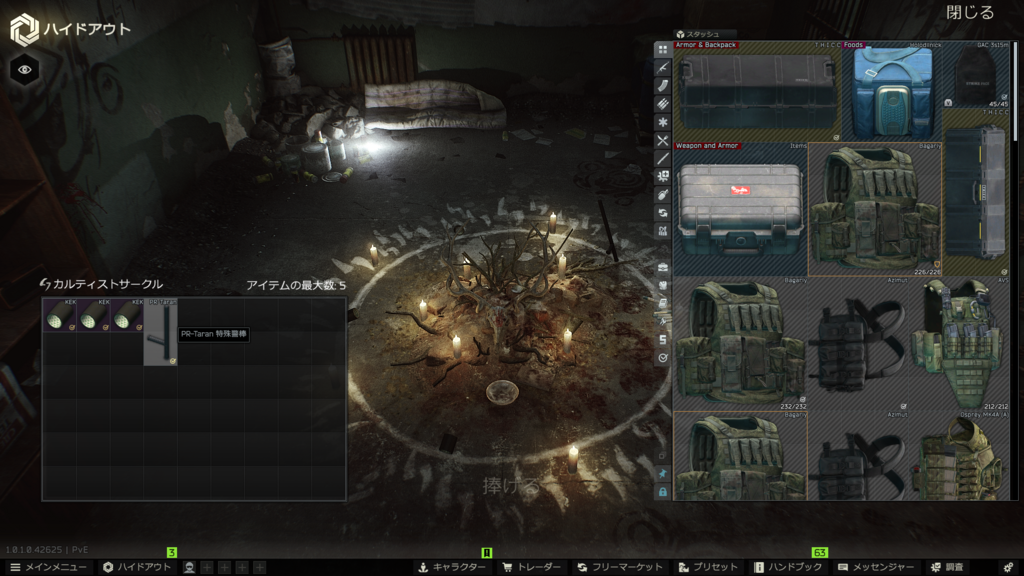This screenshot has height=576, width=1024.
Task: Open the キャラクター screen
Action: pos(451,567)
